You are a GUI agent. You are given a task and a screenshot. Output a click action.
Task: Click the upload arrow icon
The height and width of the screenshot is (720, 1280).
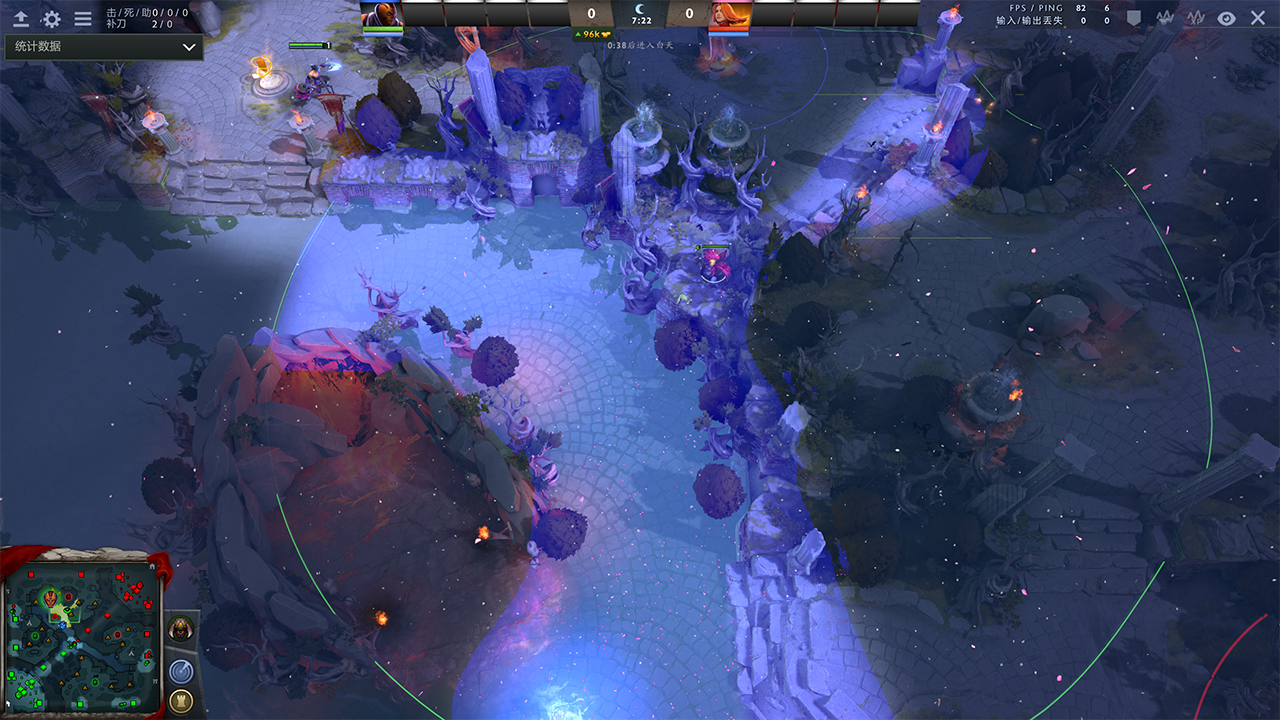pos(20,18)
